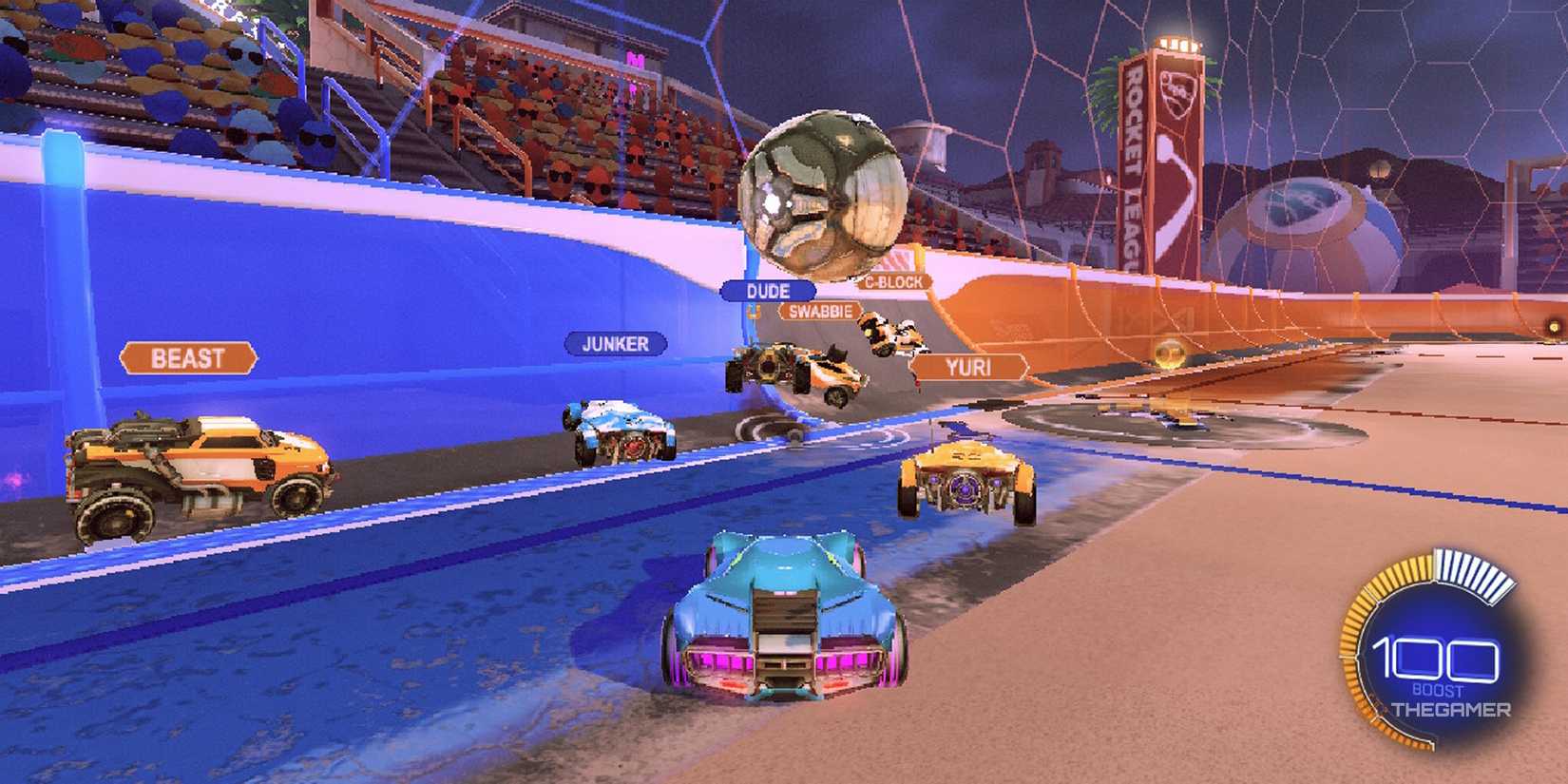Expand the JUNKER nameplate banner

coord(615,345)
